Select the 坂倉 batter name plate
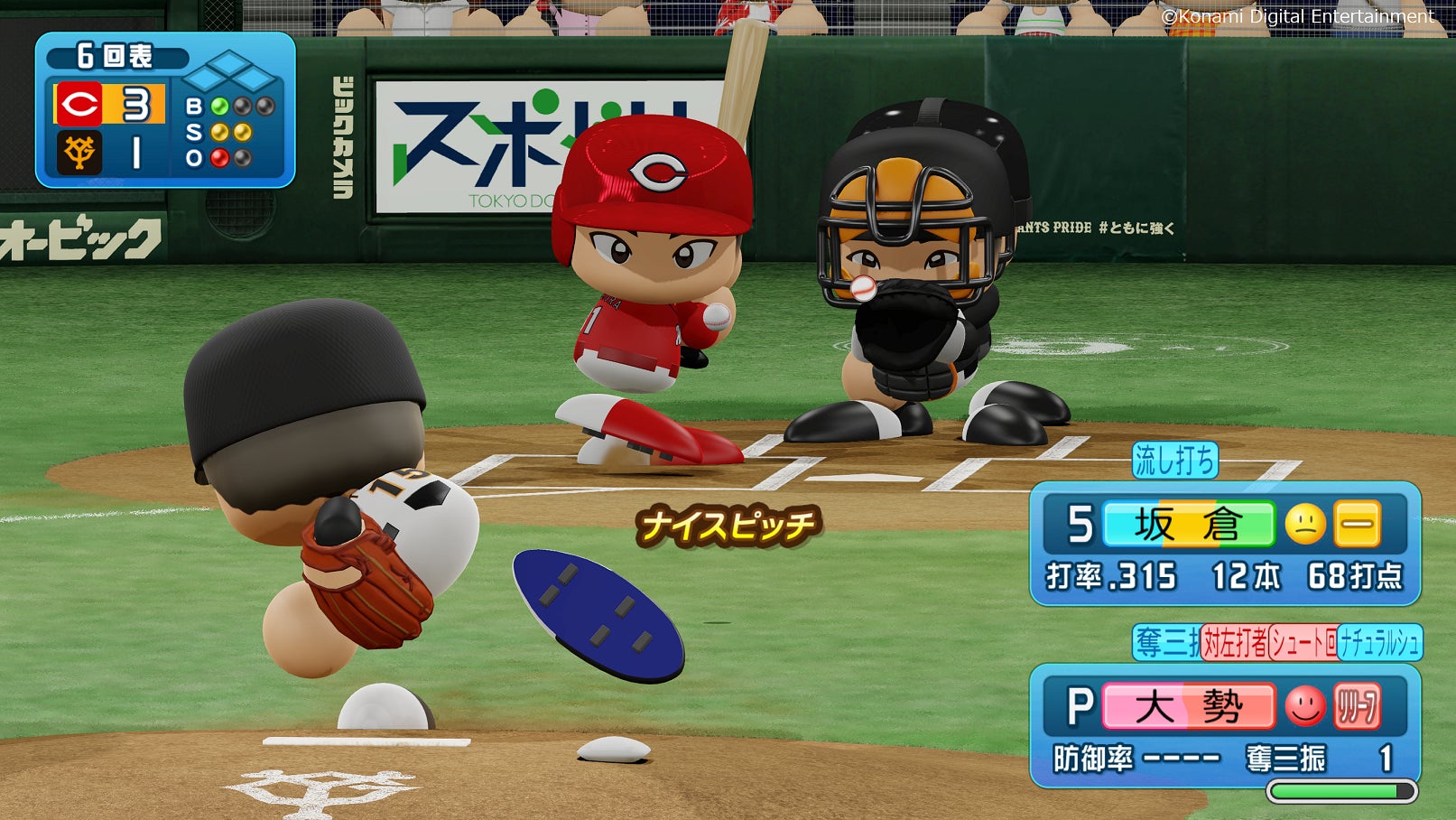This screenshot has height=820, width=1456. coord(1188,525)
